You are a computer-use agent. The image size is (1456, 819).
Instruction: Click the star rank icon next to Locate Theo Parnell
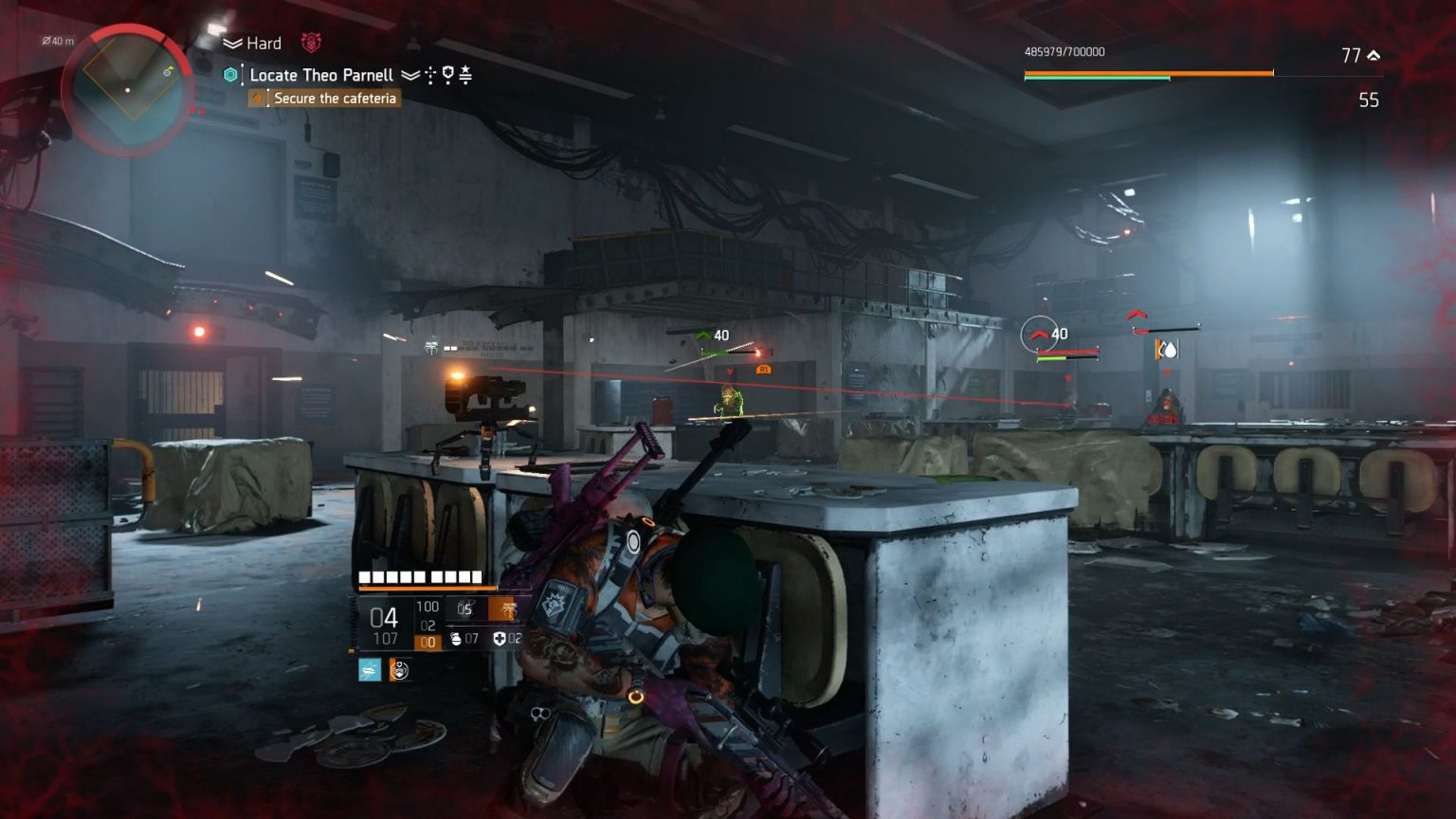[465, 74]
